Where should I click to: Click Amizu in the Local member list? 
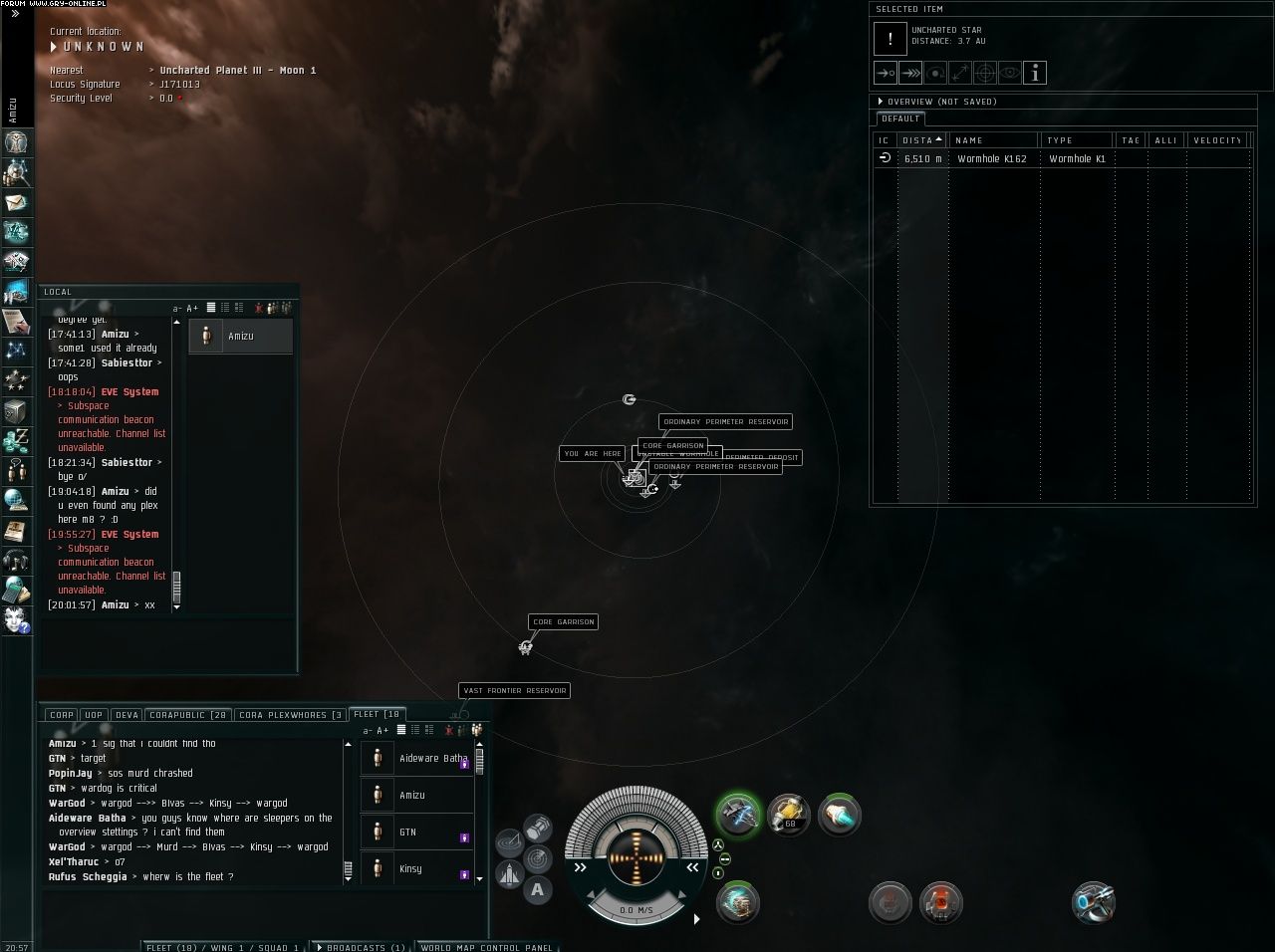point(240,337)
